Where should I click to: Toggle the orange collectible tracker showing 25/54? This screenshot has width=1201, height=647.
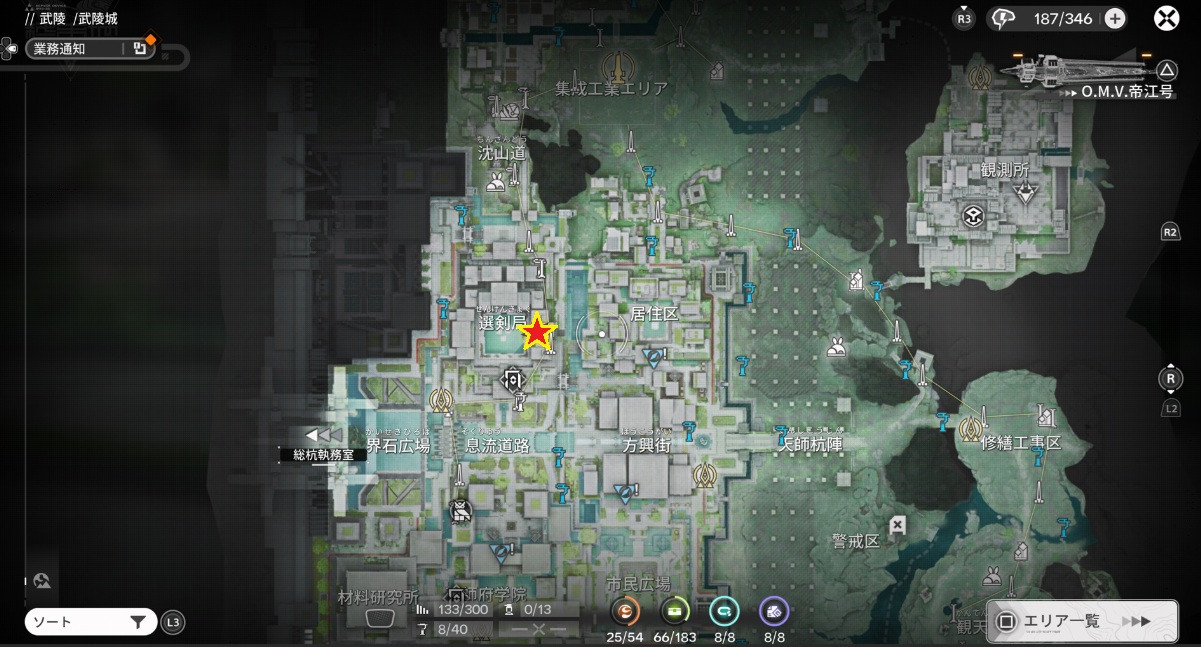pyautogui.click(x=626, y=611)
